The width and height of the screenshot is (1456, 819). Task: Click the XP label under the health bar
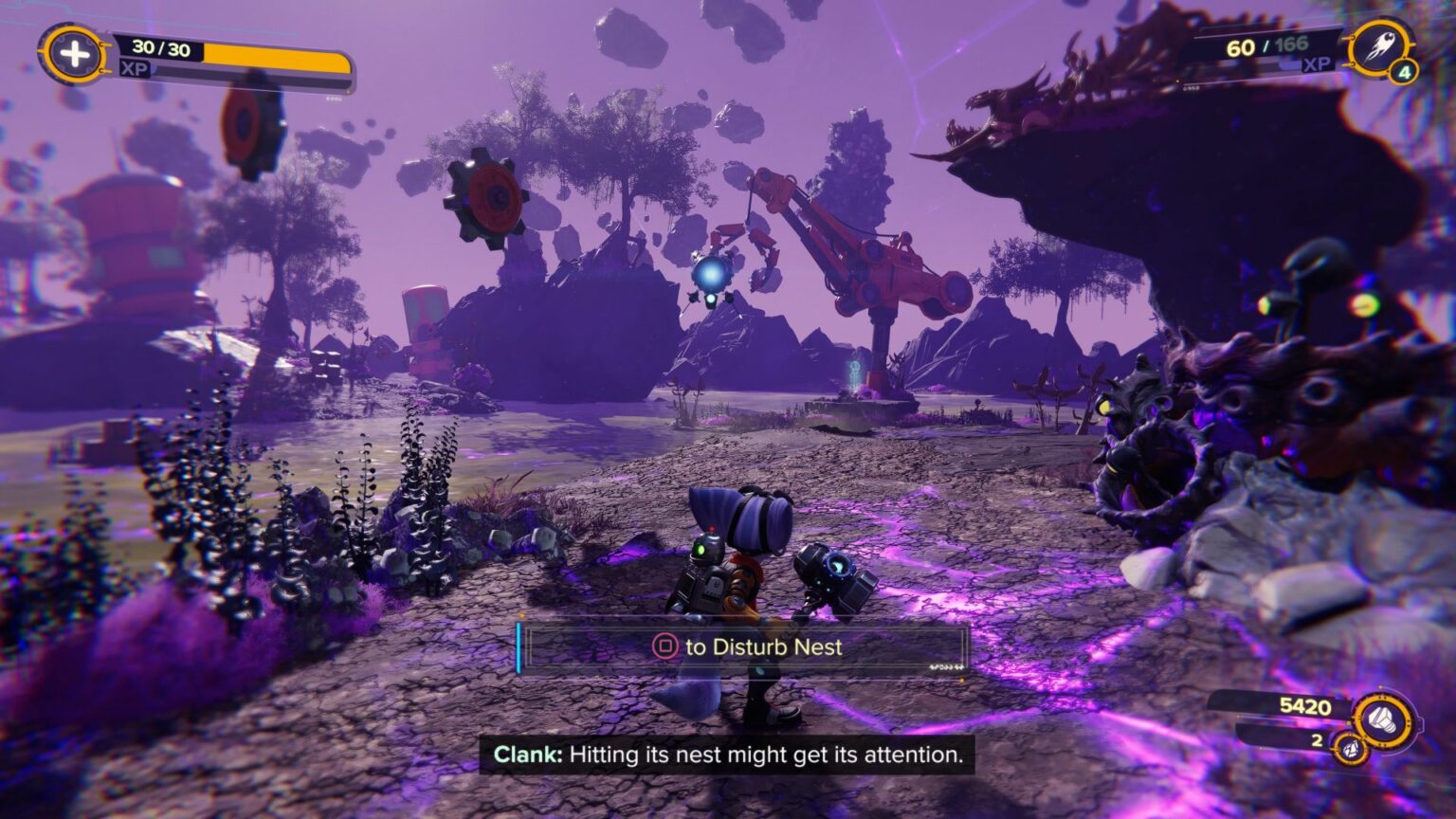click(x=134, y=69)
